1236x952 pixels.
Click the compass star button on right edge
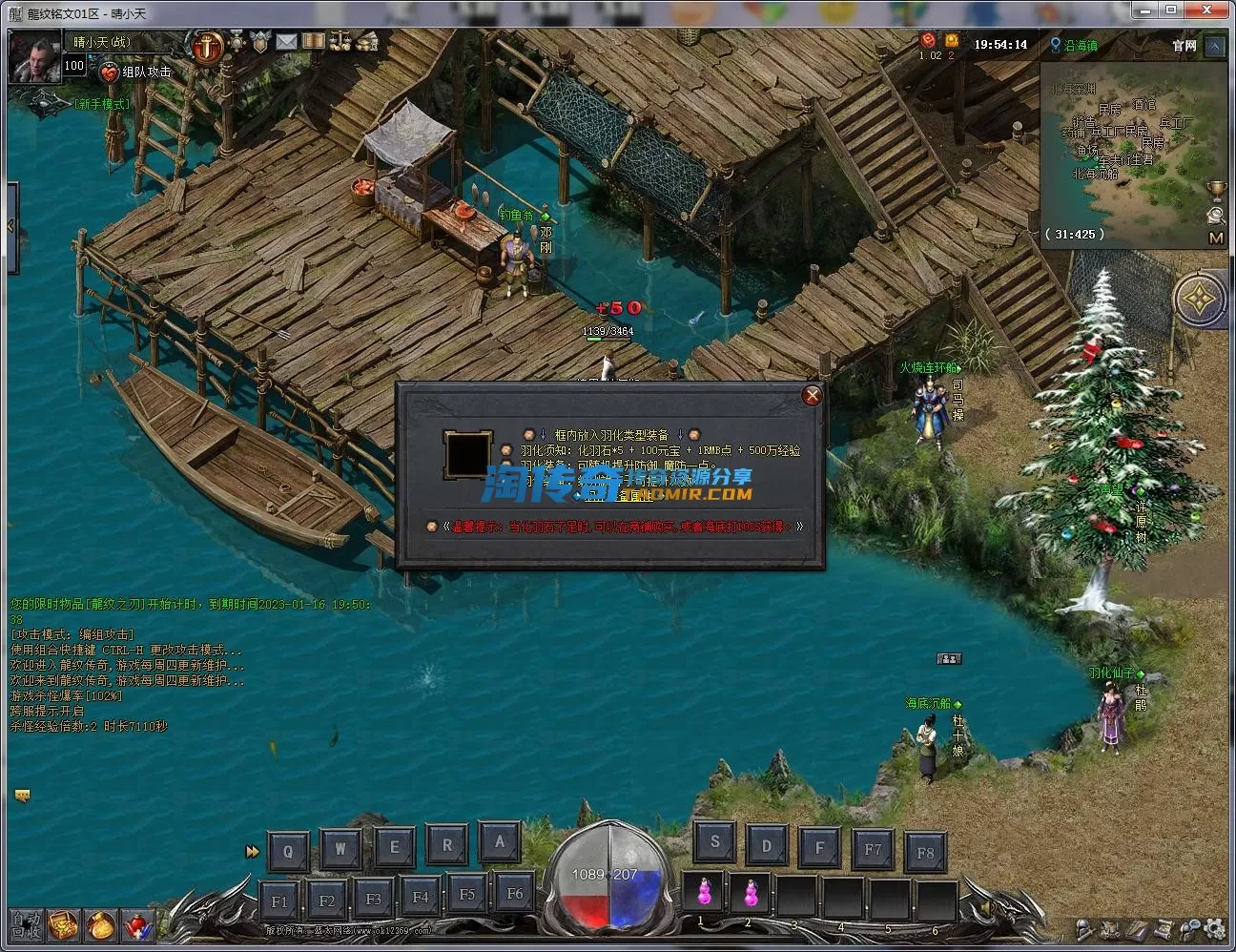pos(1199,300)
